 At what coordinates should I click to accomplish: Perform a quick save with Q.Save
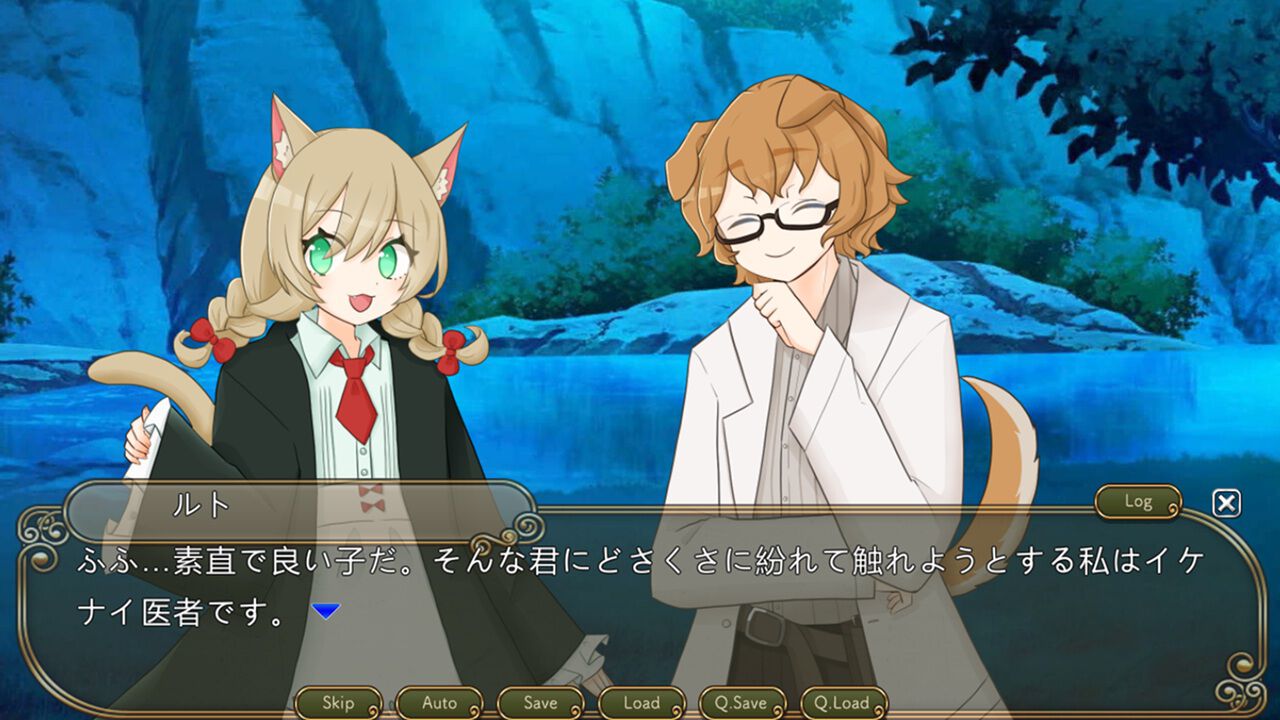745,703
